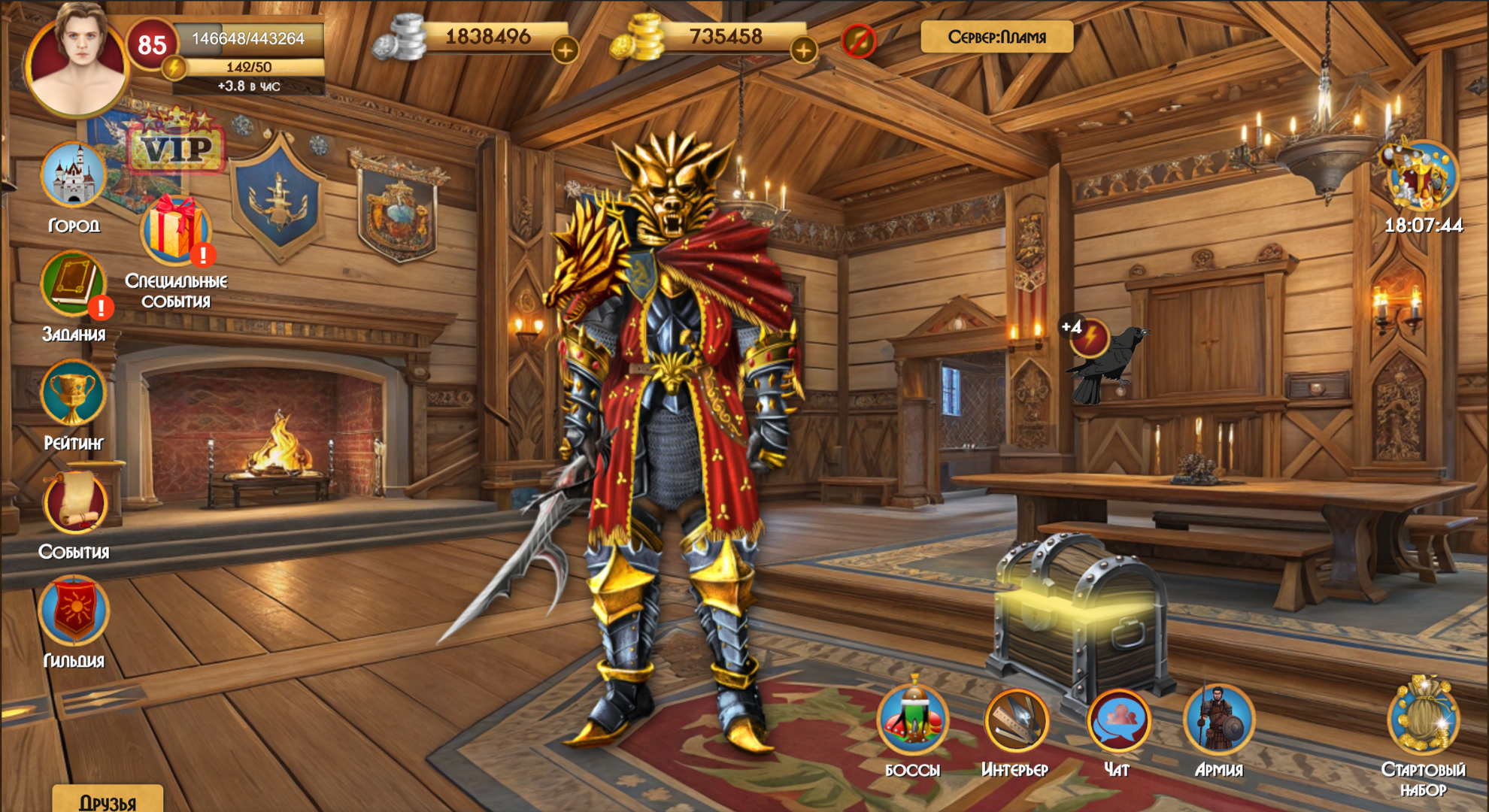Add gold coins via plus button
The image size is (1489, 812).
click(805, 51)
